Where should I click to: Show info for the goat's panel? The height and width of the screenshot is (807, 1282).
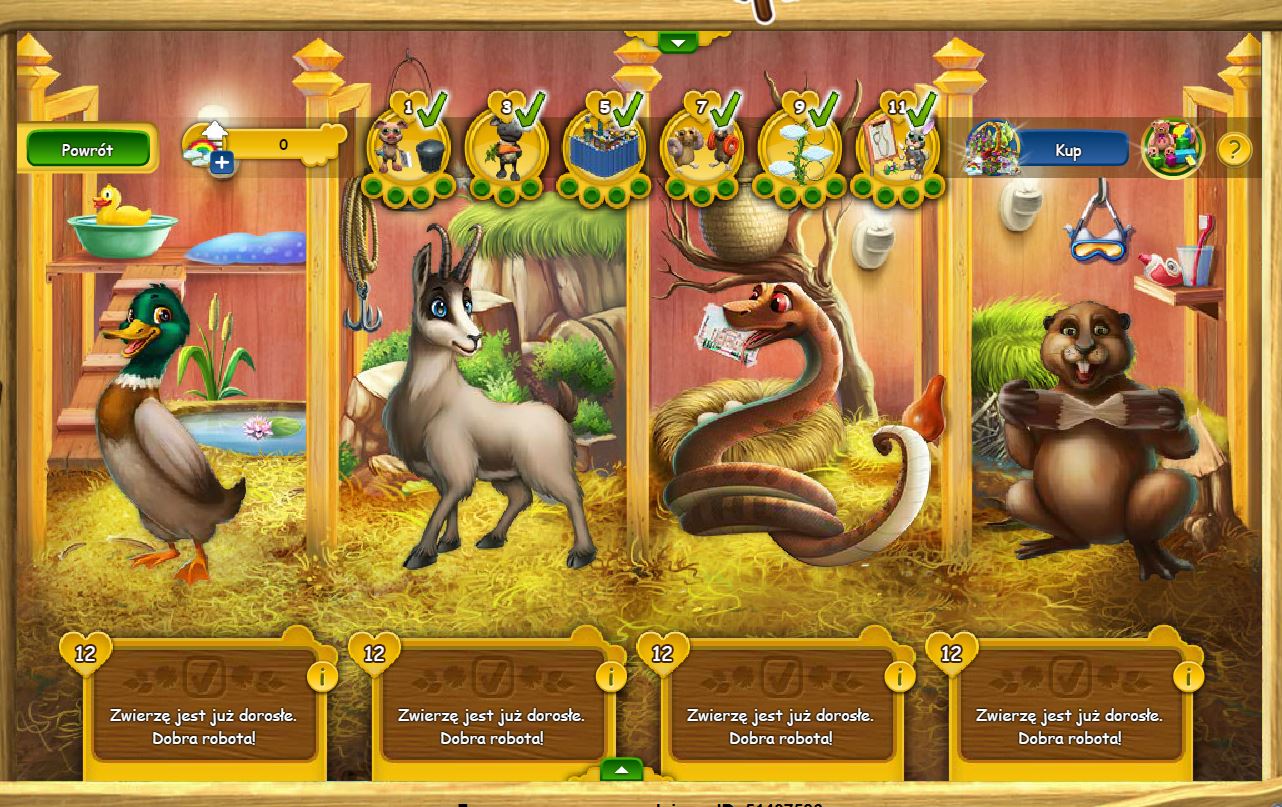(610, 677)
